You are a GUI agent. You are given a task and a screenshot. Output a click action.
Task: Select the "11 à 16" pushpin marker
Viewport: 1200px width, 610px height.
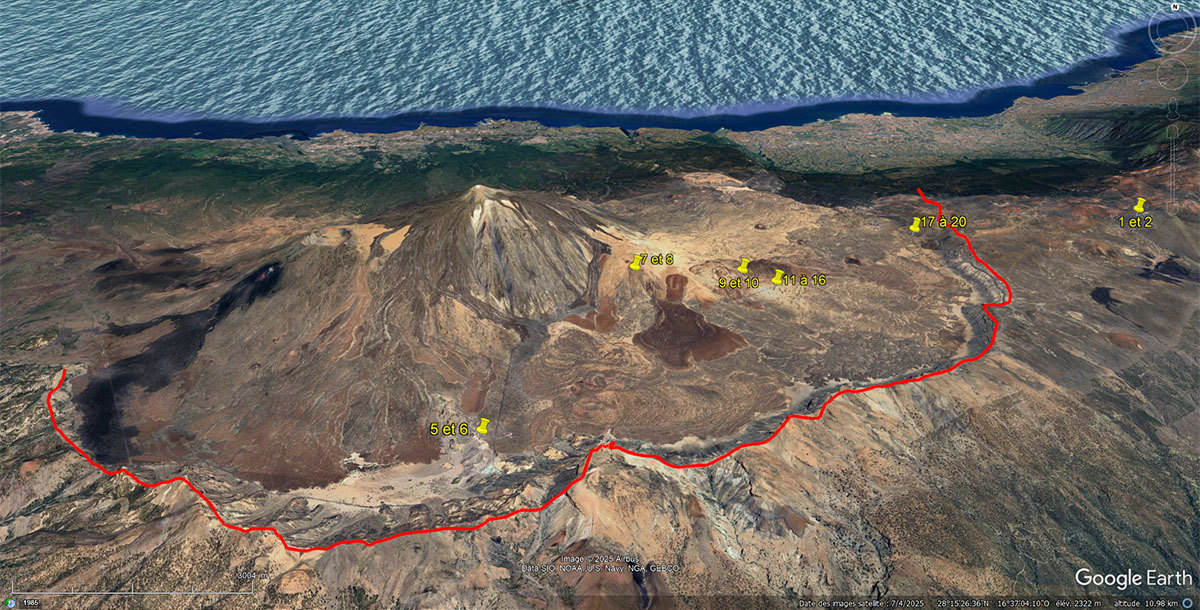[x=778, y=277]
